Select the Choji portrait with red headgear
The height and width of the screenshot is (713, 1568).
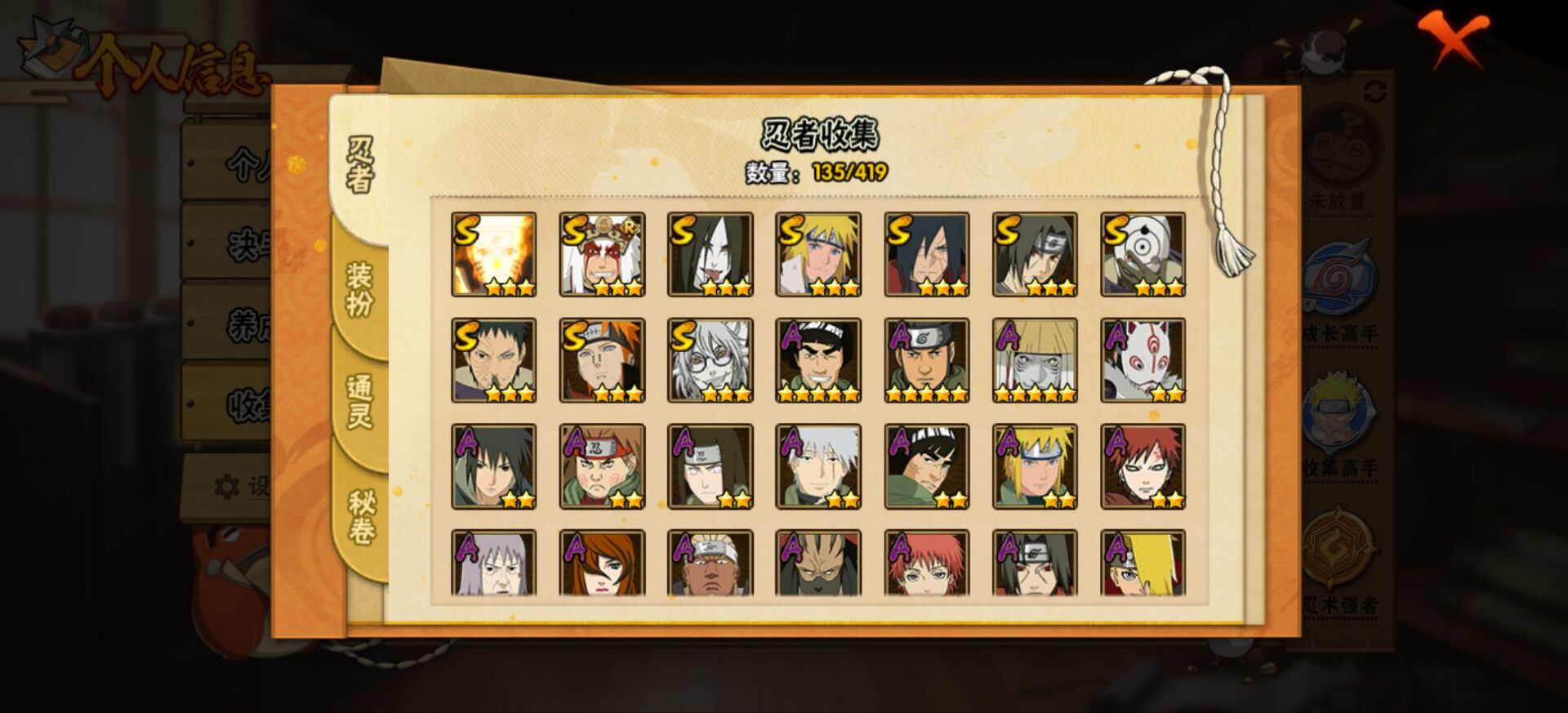pyautogui.click(x=602, y=466)
